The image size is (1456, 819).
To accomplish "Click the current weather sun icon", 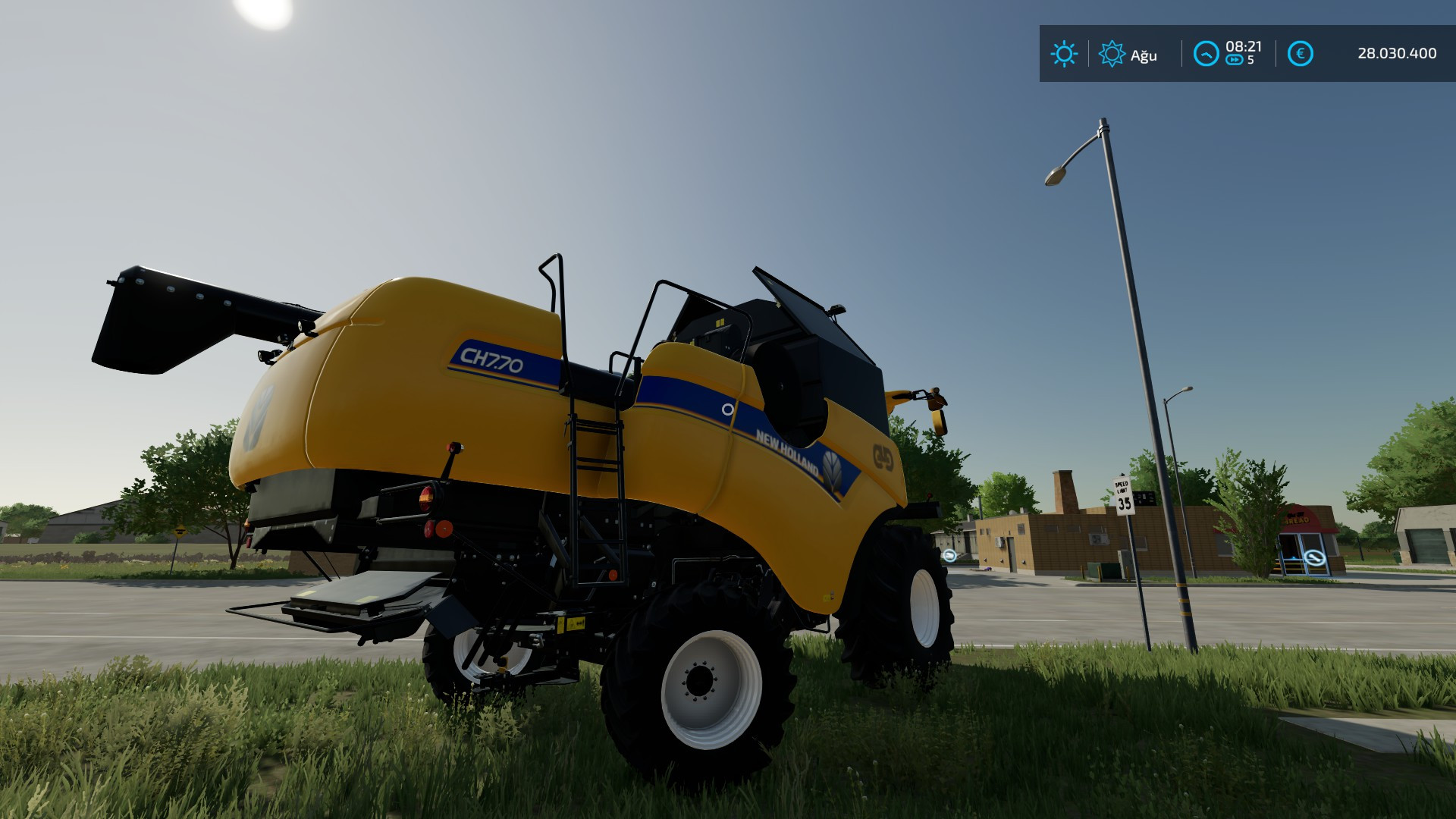I will click(1065, 54).
